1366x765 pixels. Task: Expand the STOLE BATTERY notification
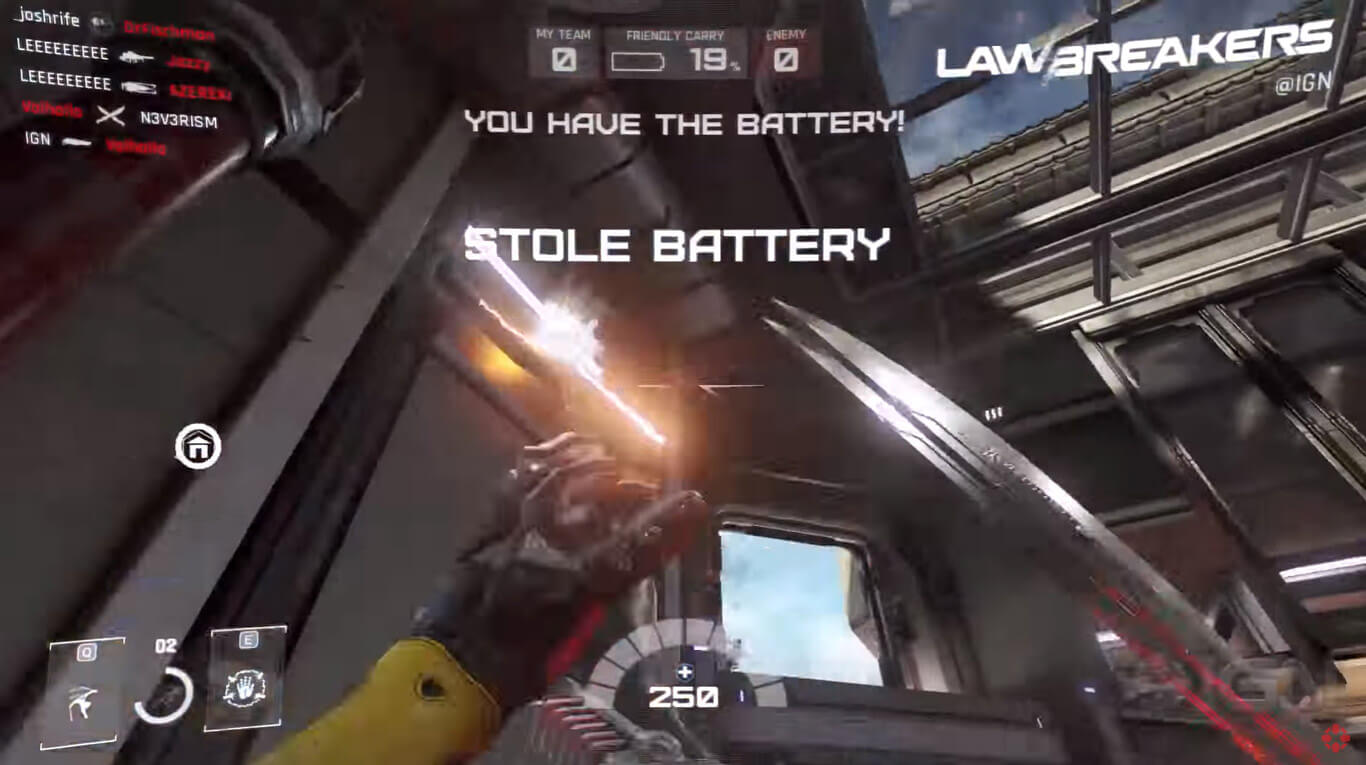tap(676, 243)
